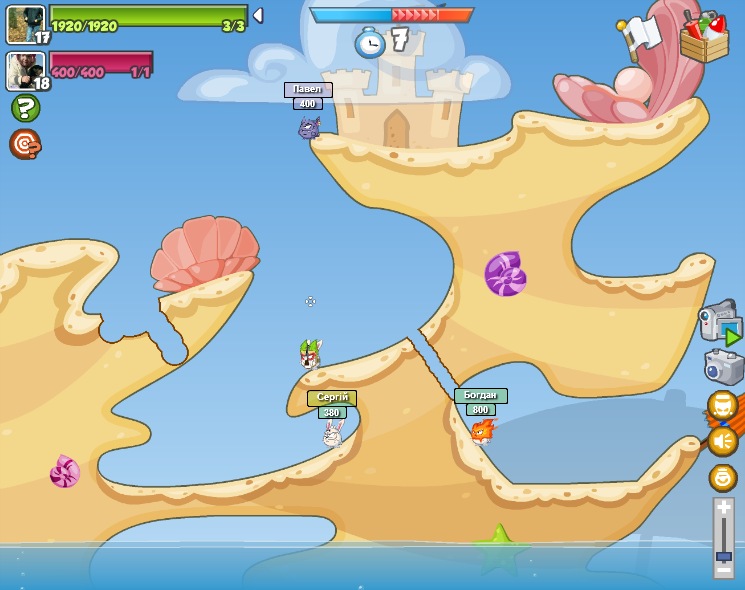Click the orange target hint button
This screenshot has width=745, height=590.
(25, 144)
